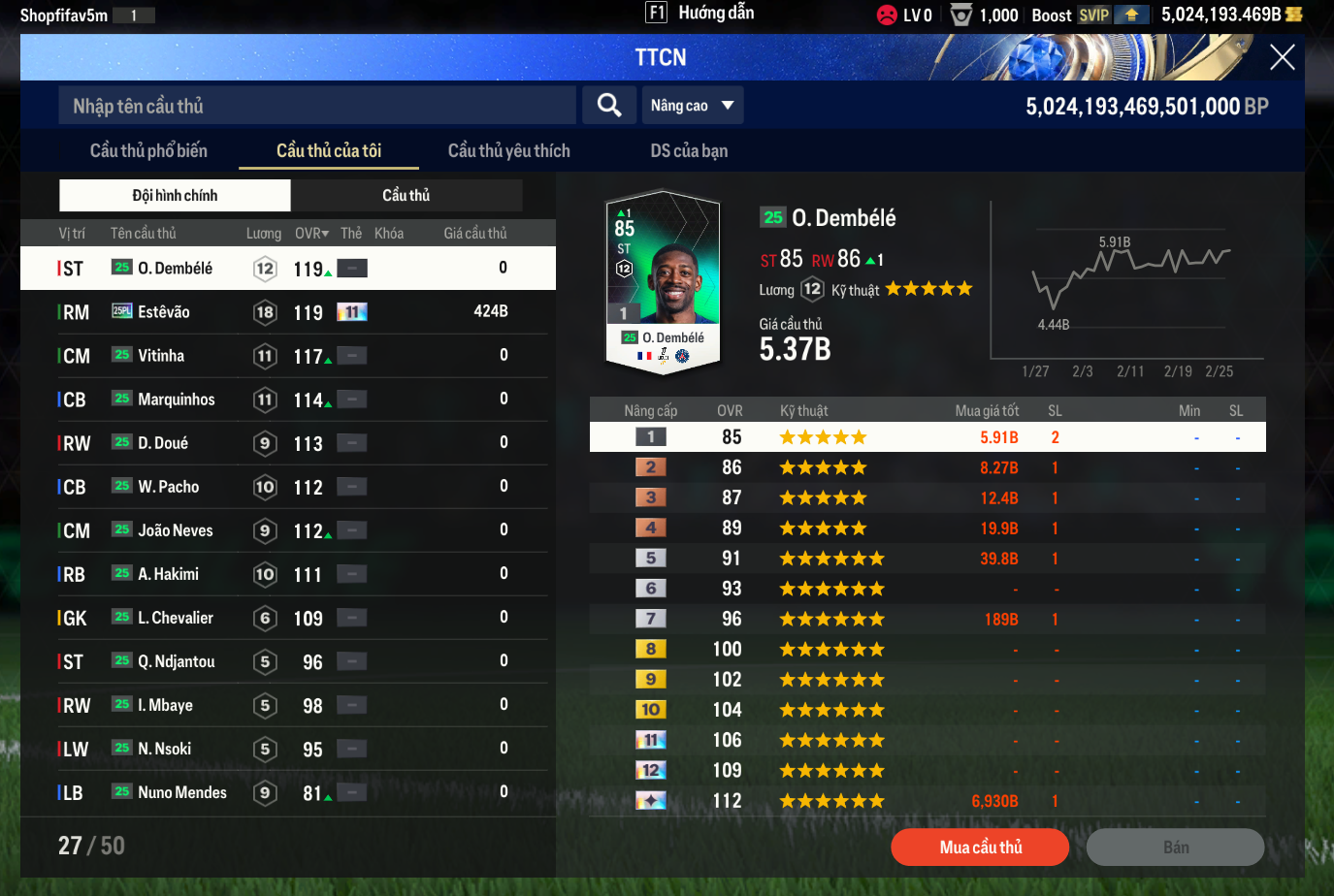Switch to the Cầu thủ phổ biến tab
1334x896 pixels.
point(148,151)
